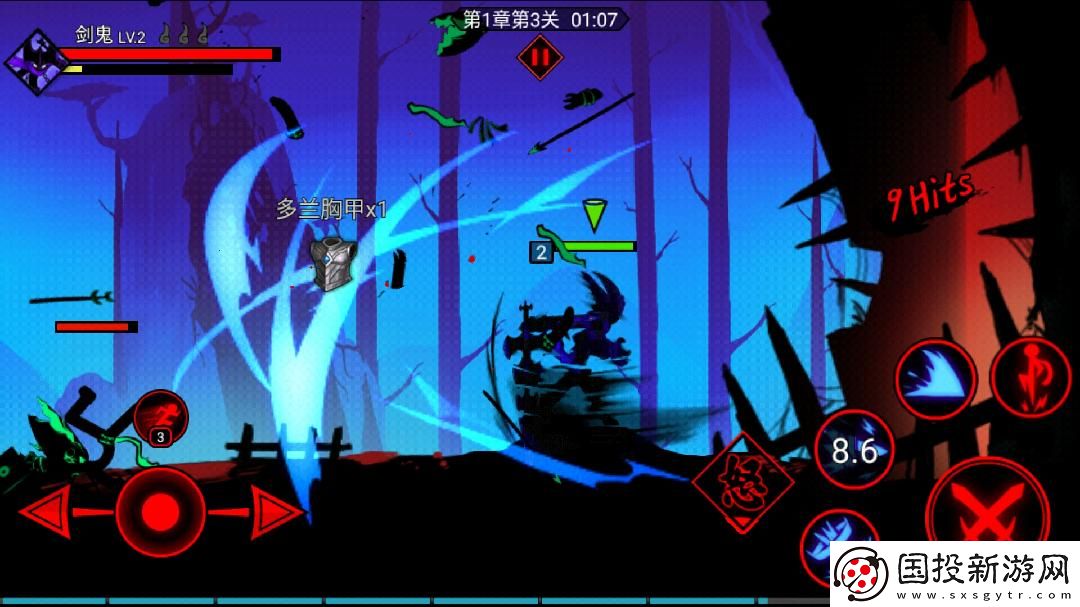This screenshot has height=607, width=1080.
Task: Tap the red joystick center circle
Action: click(160, 512)
